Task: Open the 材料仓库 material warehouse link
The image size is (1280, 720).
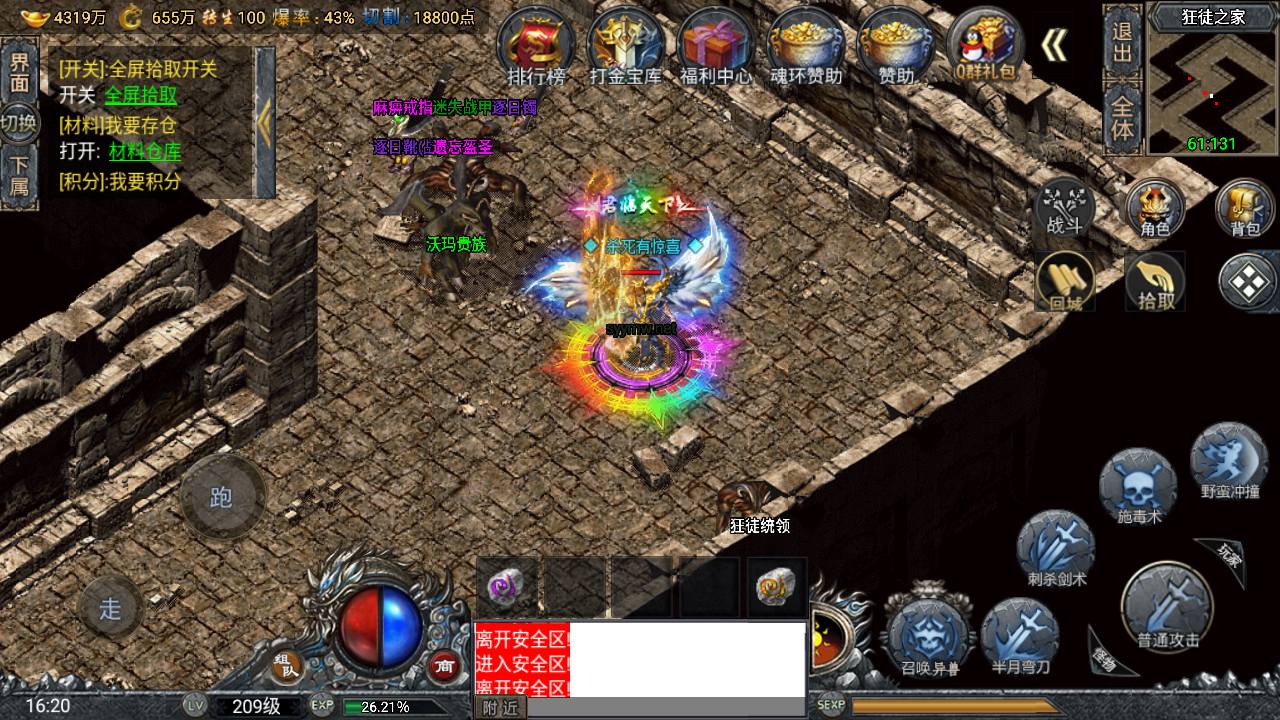Action: tap(145, 152)
